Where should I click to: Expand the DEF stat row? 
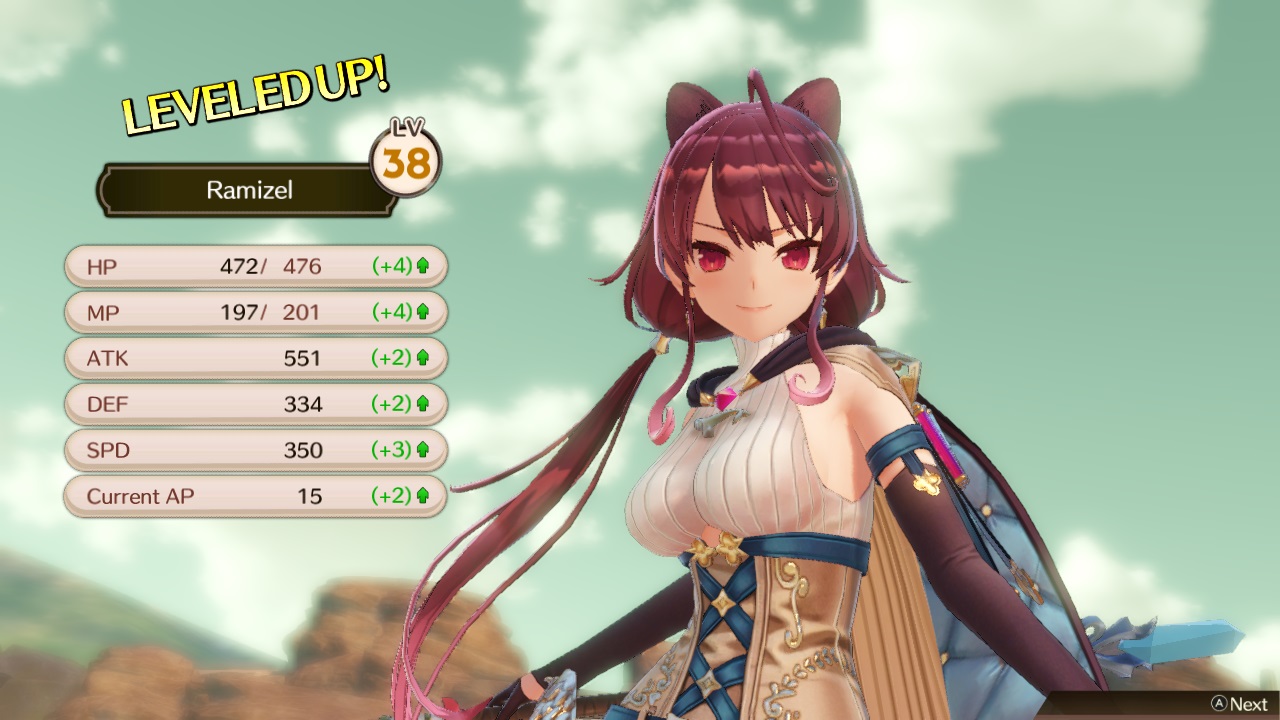(x=255, y=404)
